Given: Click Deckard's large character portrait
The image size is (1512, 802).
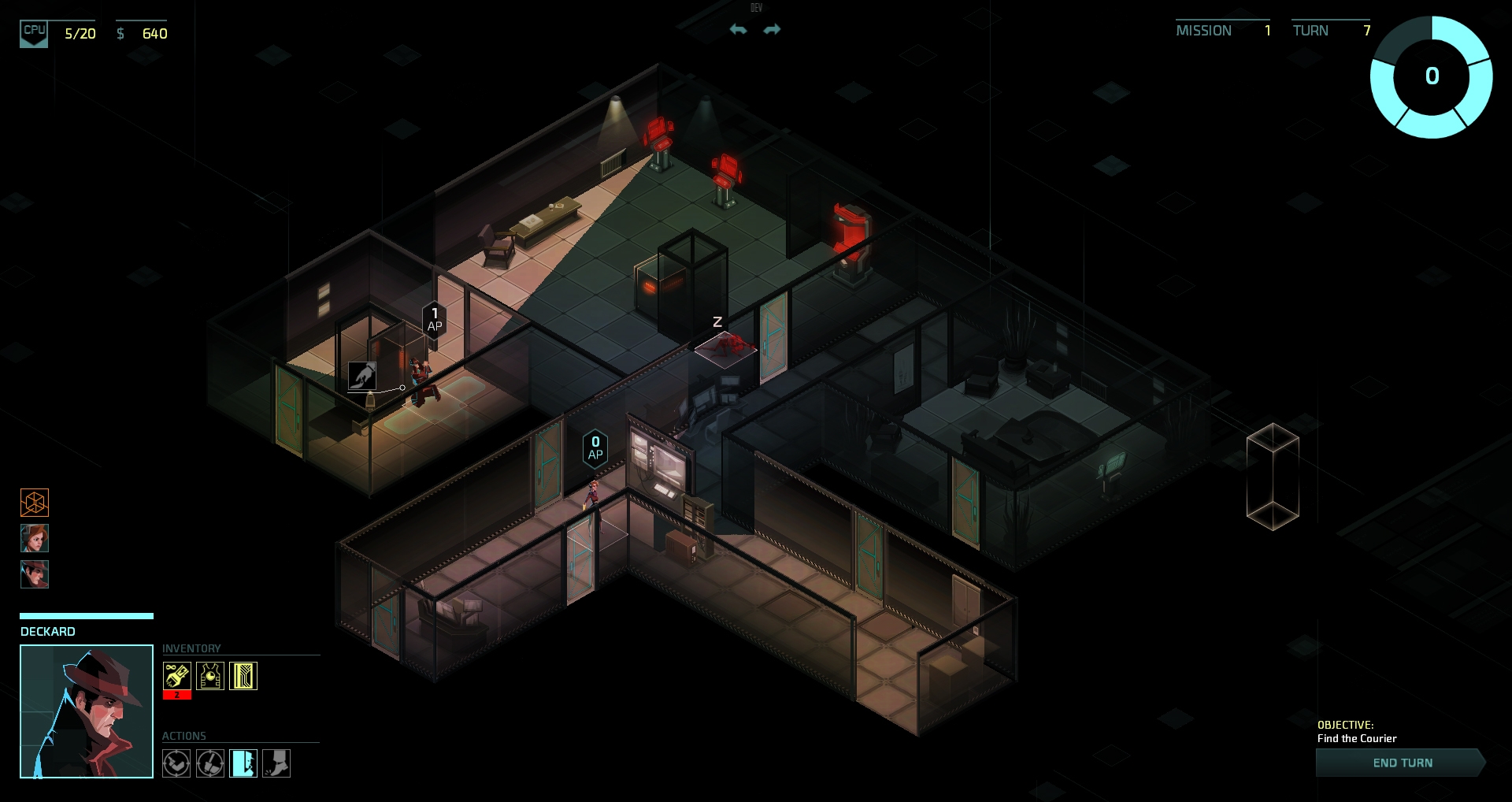Looking at the screenshot, I should [x=87, y=711].
